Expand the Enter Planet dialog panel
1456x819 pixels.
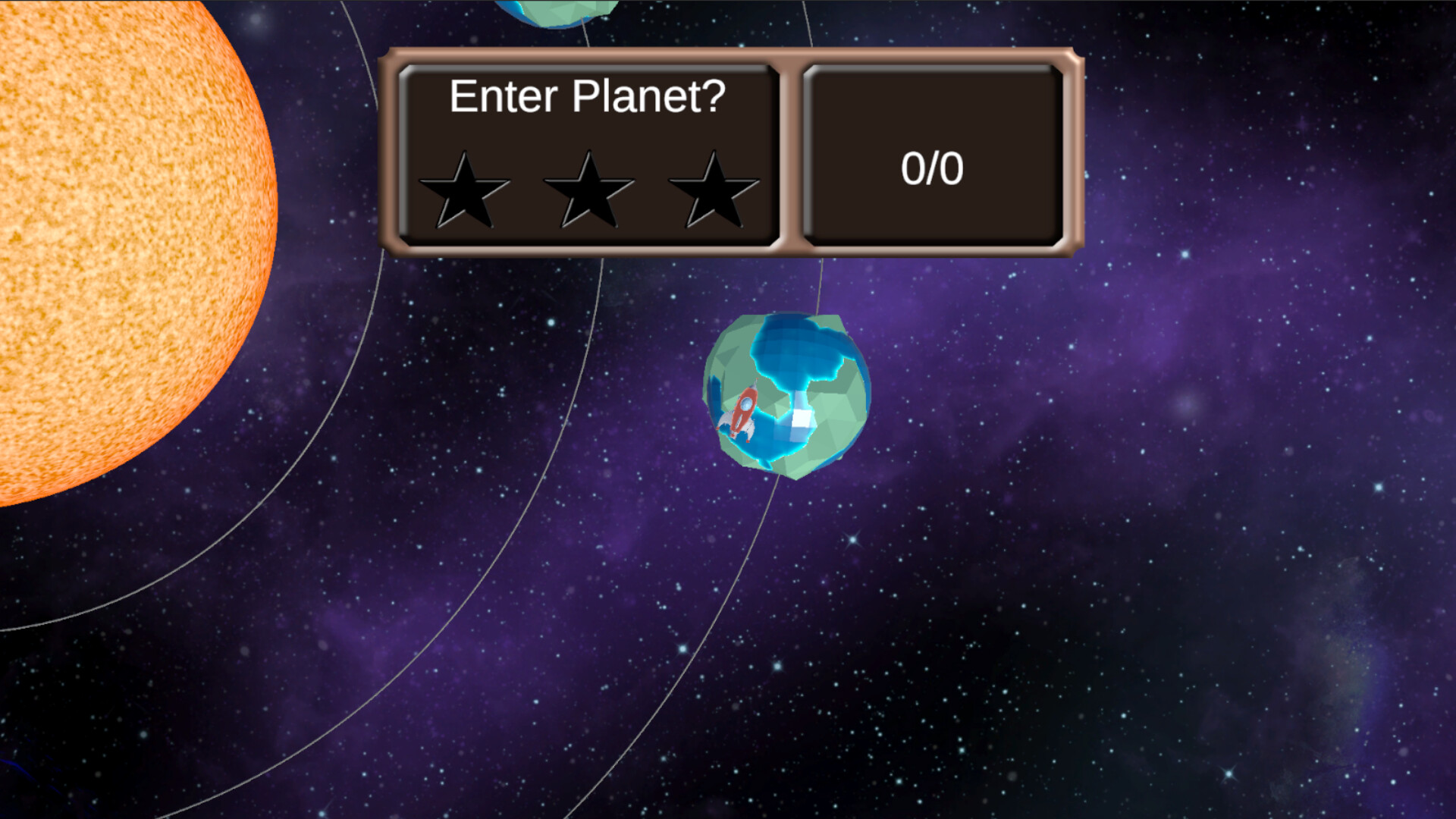click(x=588, y=152)
